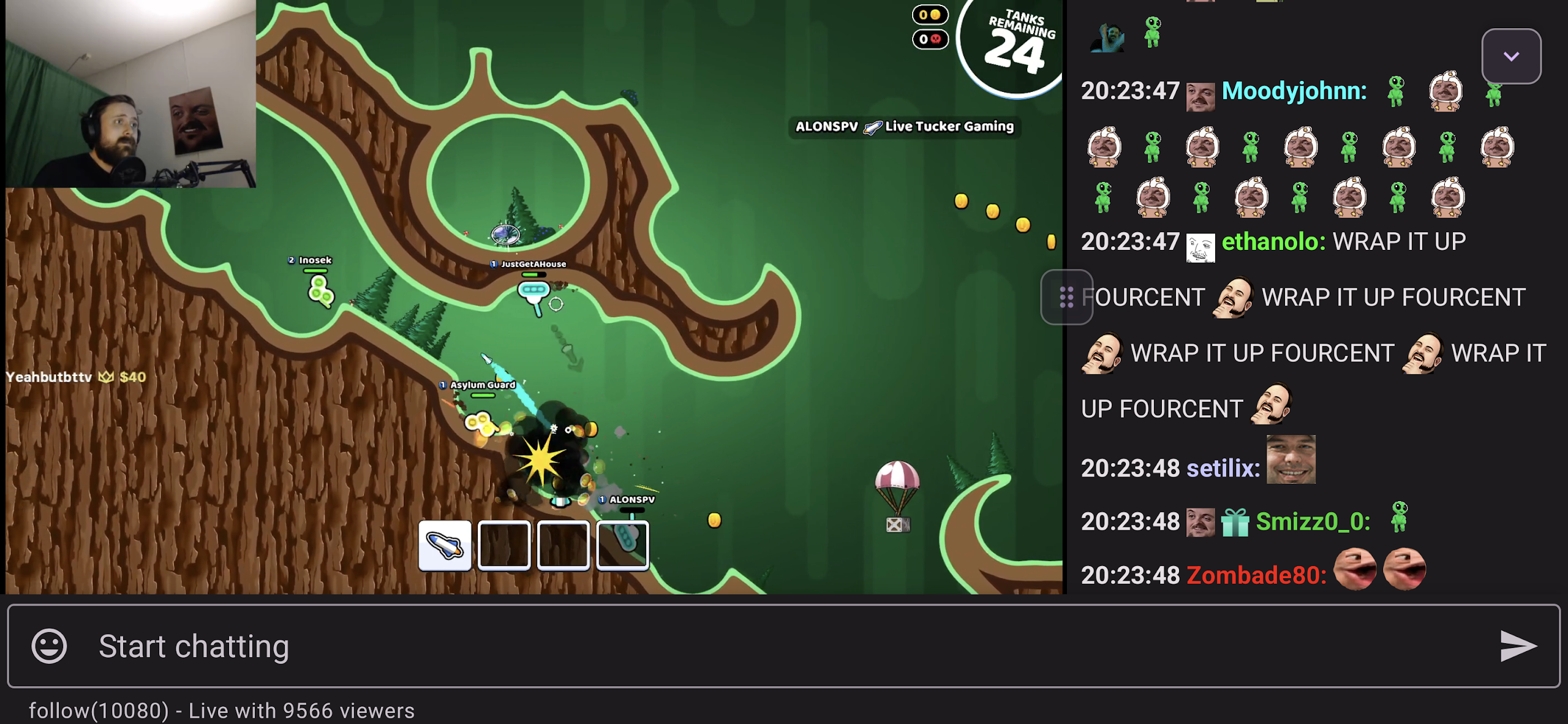Select the tank item in the fourth weapon slot
This screenshot has width=1568, height=724.
tap(622, 546)
